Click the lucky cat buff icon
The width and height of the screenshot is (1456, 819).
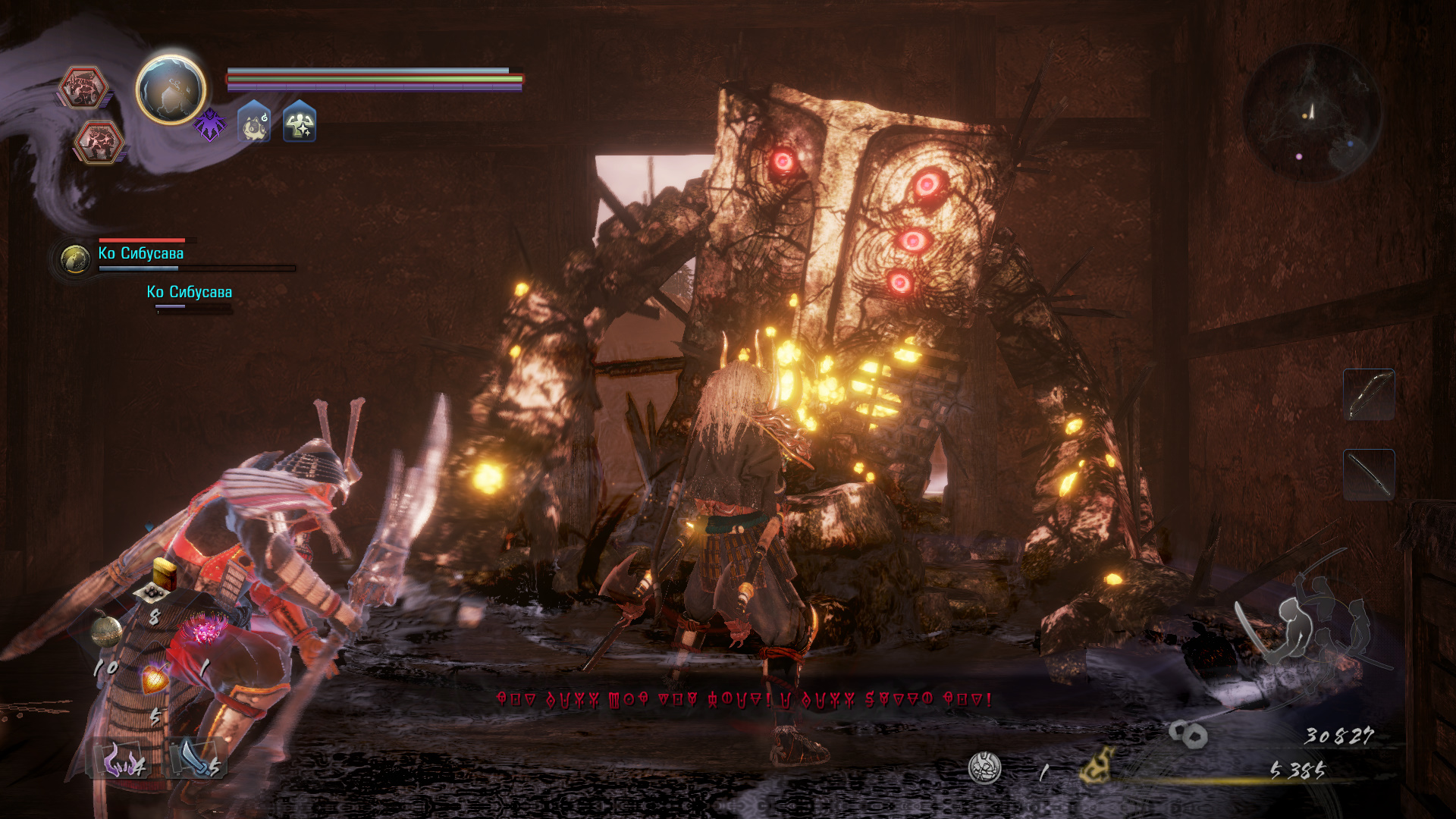(255, 123)
